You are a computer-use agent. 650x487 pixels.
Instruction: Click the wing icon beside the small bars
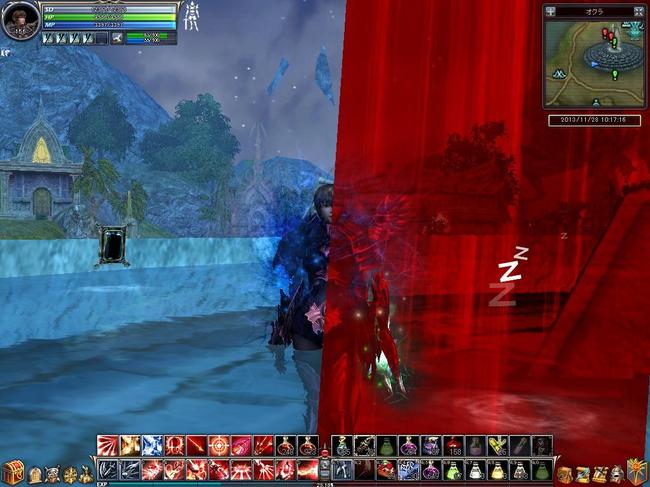point(118,38)
